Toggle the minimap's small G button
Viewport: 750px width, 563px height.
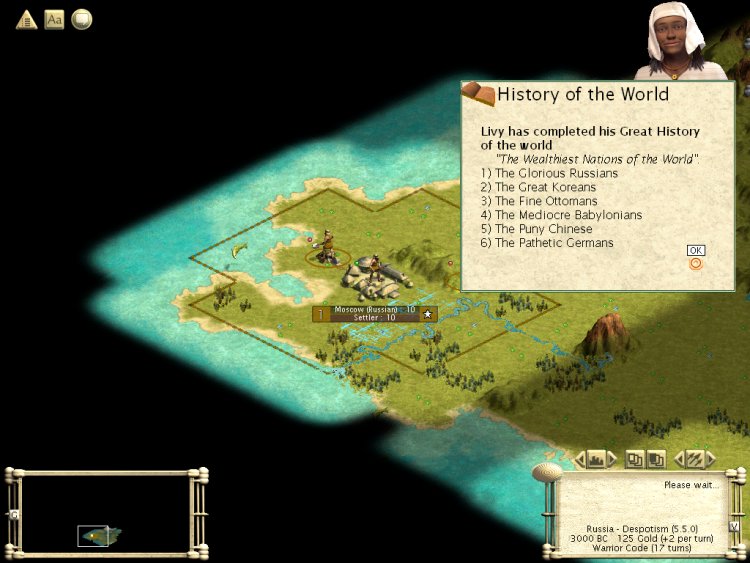tap(14, 515)
